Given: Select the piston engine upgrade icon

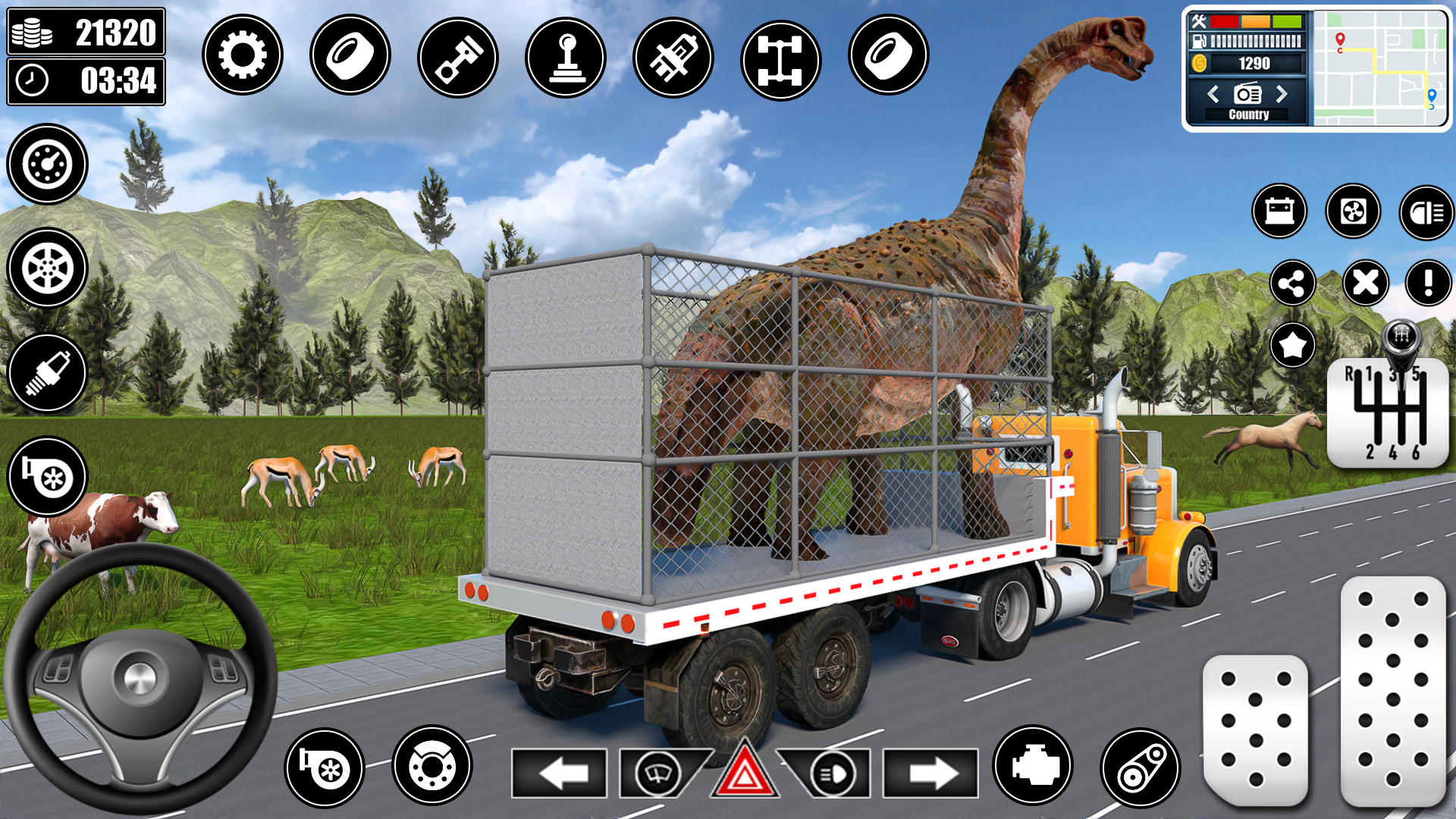Looking at the screenshot, I should click(459, 55).
